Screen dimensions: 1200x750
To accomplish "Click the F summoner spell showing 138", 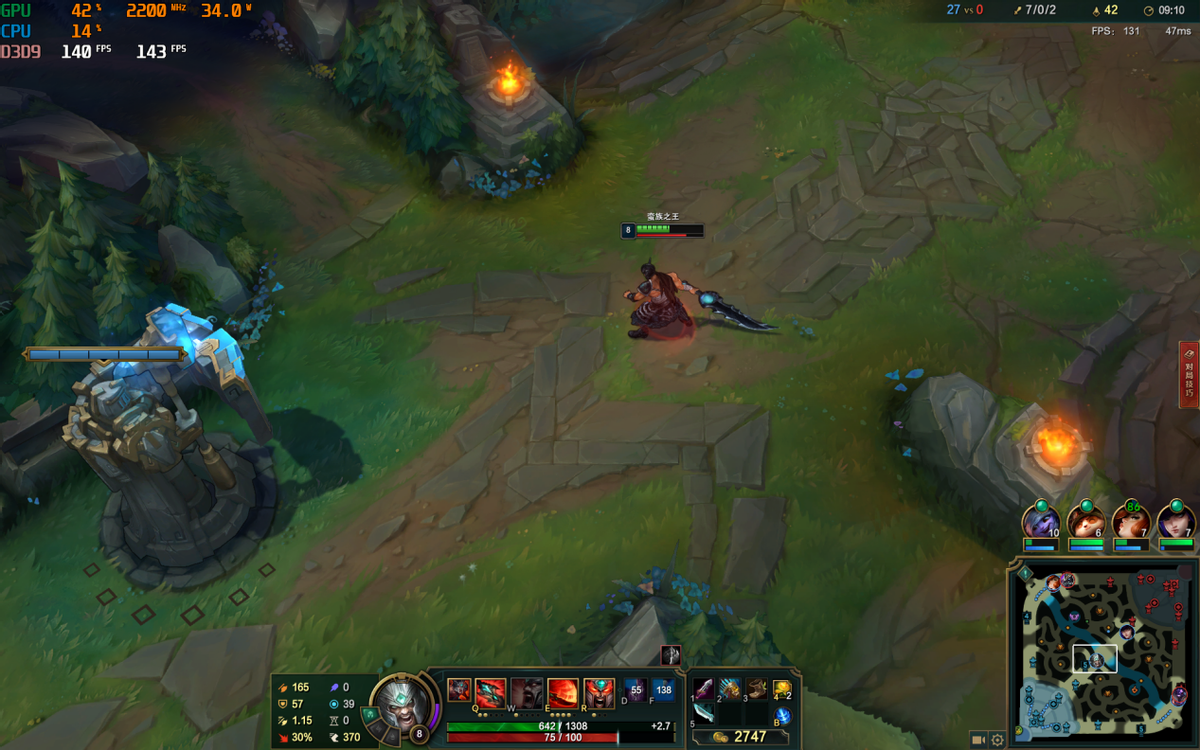I will coord(663,690).
